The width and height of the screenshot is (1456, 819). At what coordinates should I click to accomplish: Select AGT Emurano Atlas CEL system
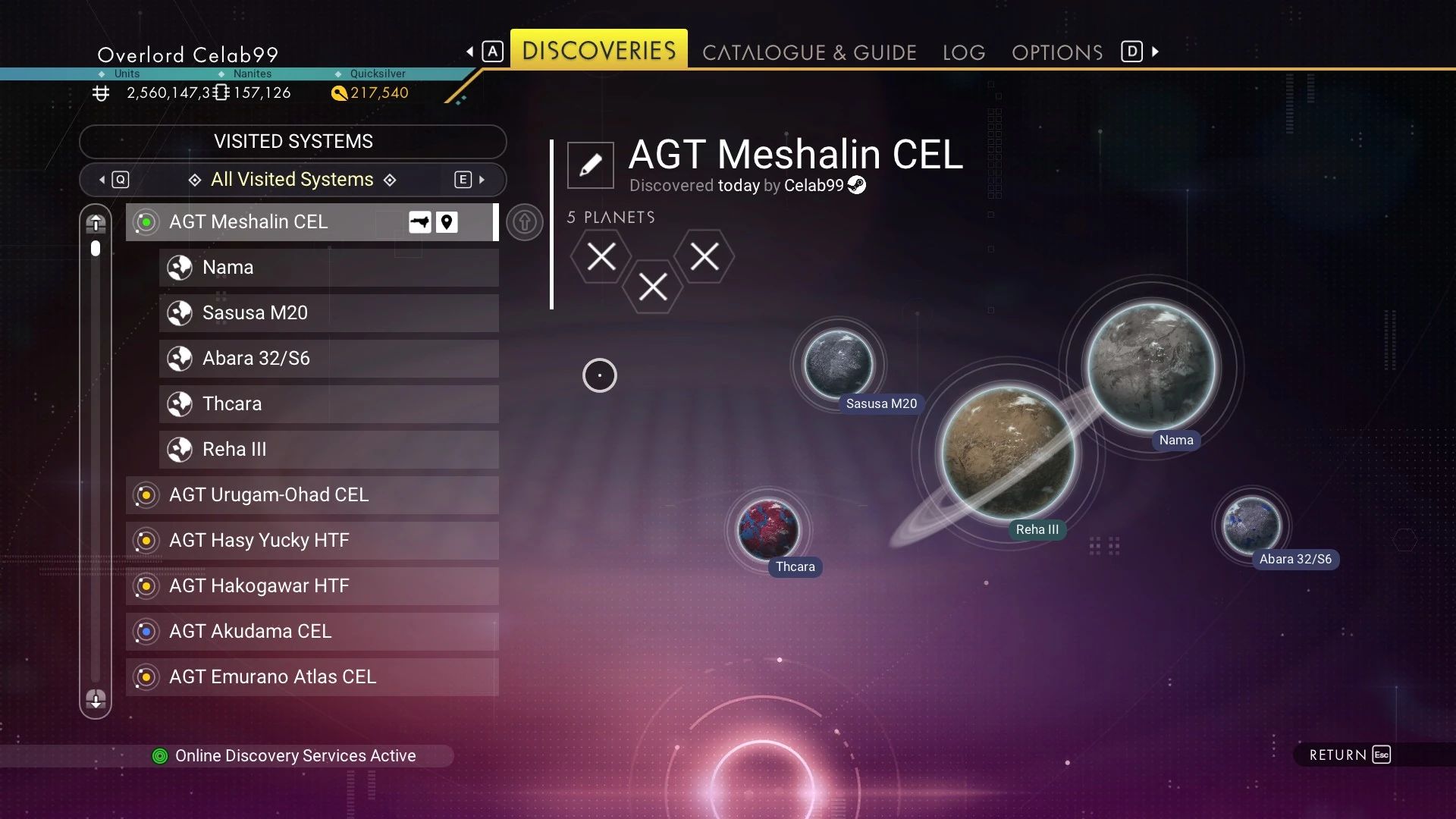(311, 677)
